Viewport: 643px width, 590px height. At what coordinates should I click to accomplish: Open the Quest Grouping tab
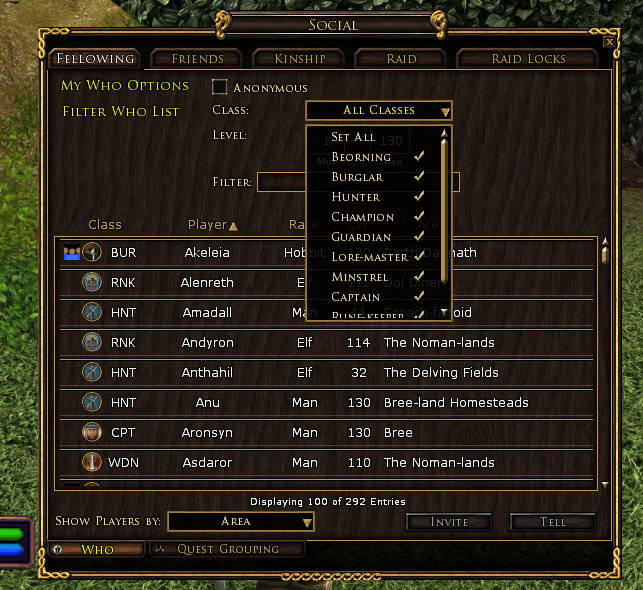(x=227, y=549)
